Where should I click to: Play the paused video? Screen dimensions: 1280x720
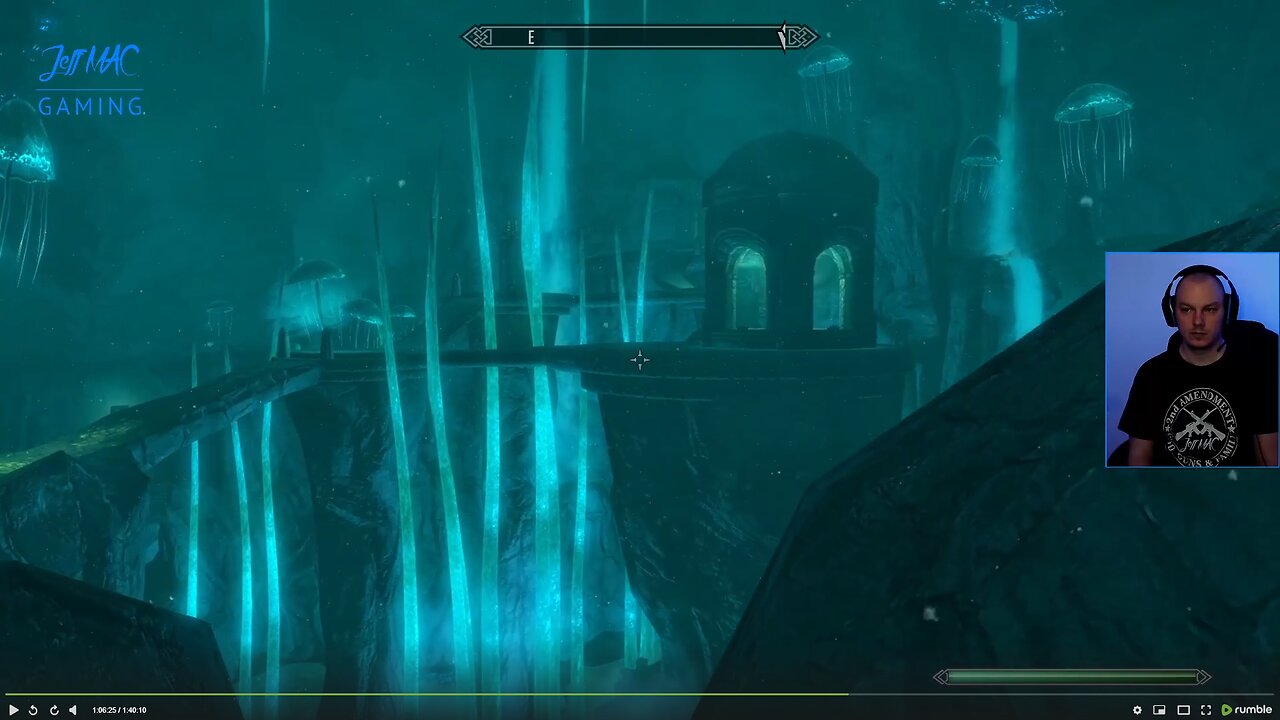[x=14, y=709]
